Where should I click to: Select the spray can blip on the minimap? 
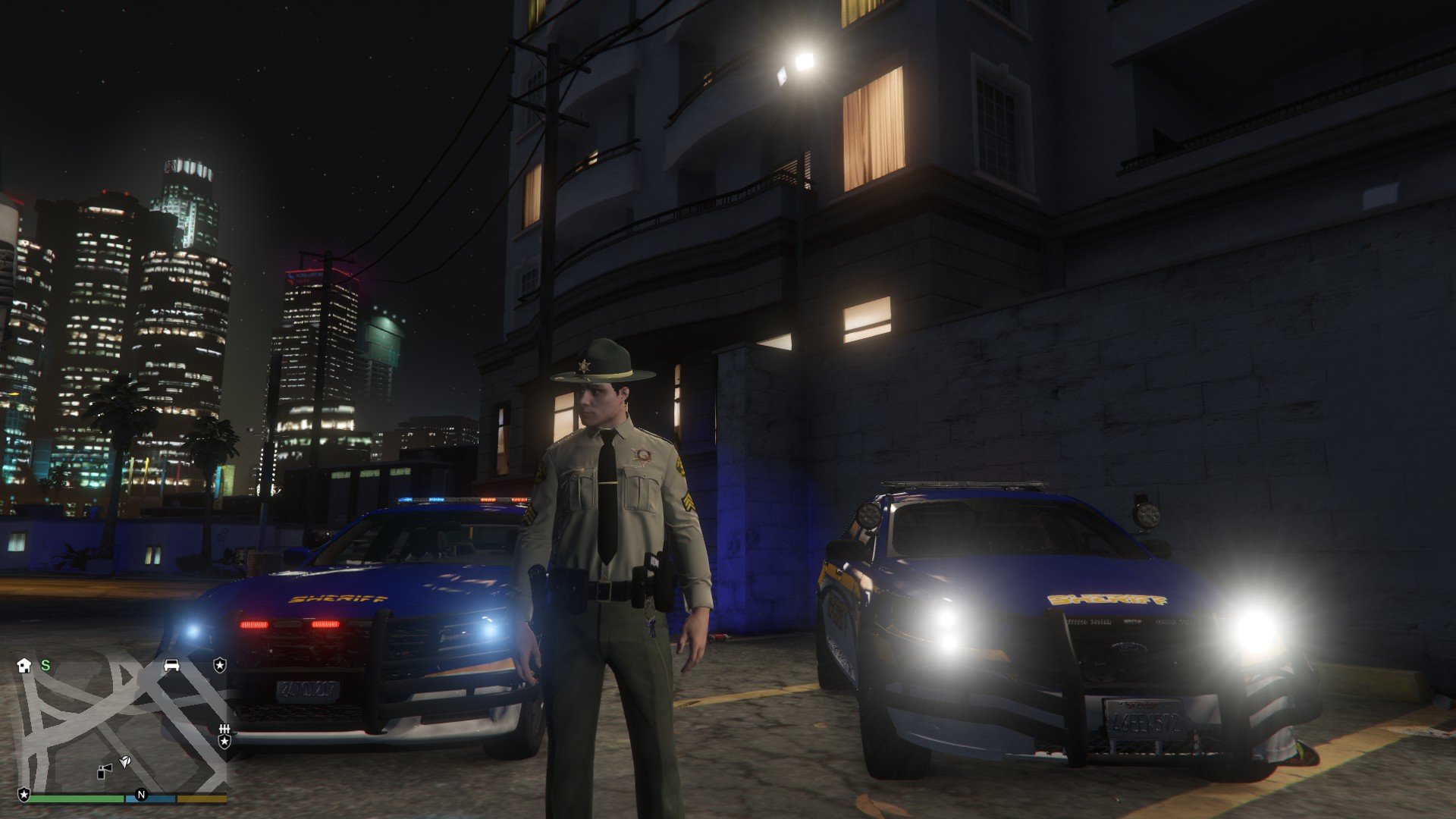(x=105, y=770)
